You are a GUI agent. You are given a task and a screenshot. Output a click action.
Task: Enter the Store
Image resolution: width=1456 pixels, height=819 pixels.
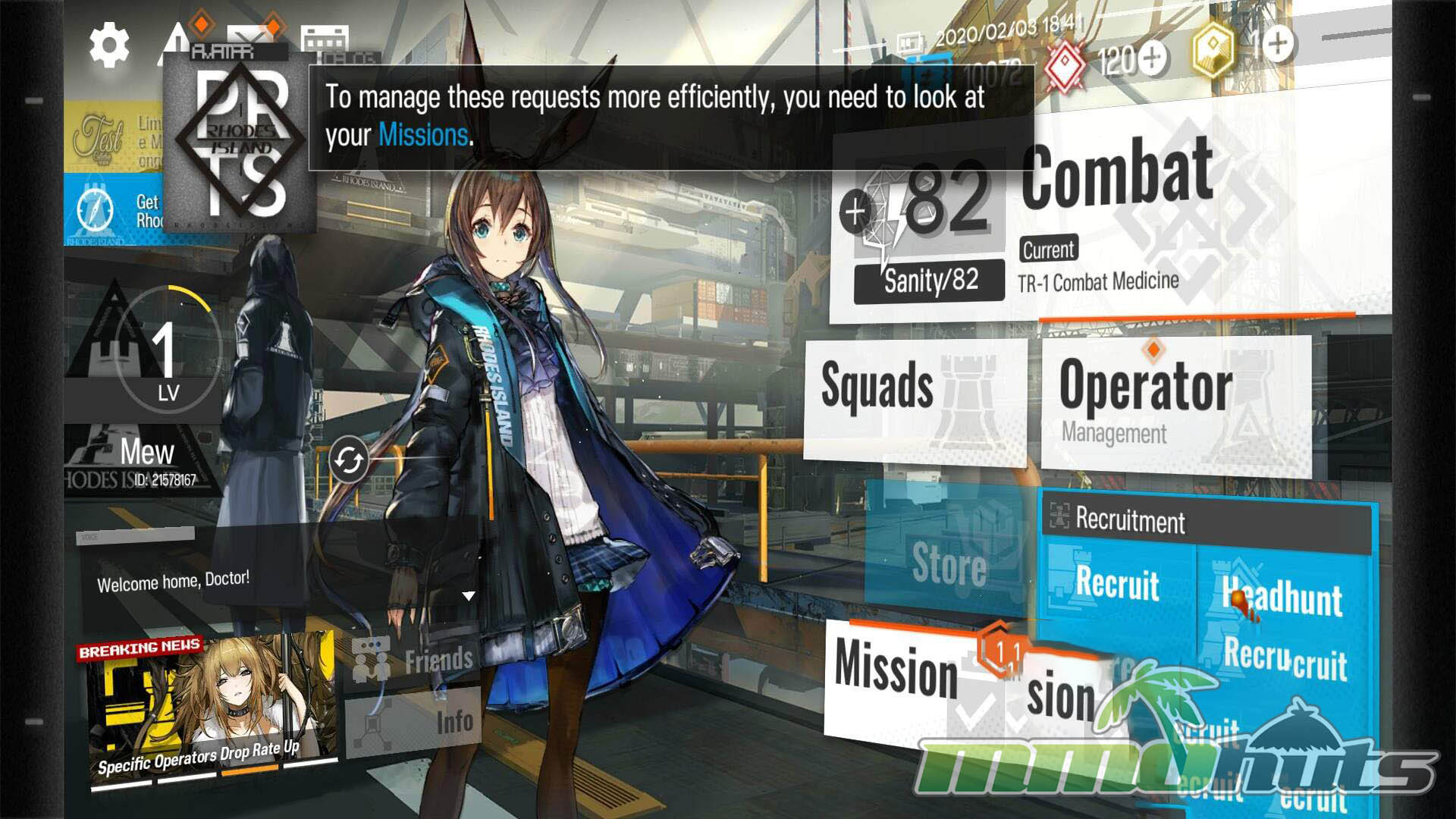[x=949, y=564]
